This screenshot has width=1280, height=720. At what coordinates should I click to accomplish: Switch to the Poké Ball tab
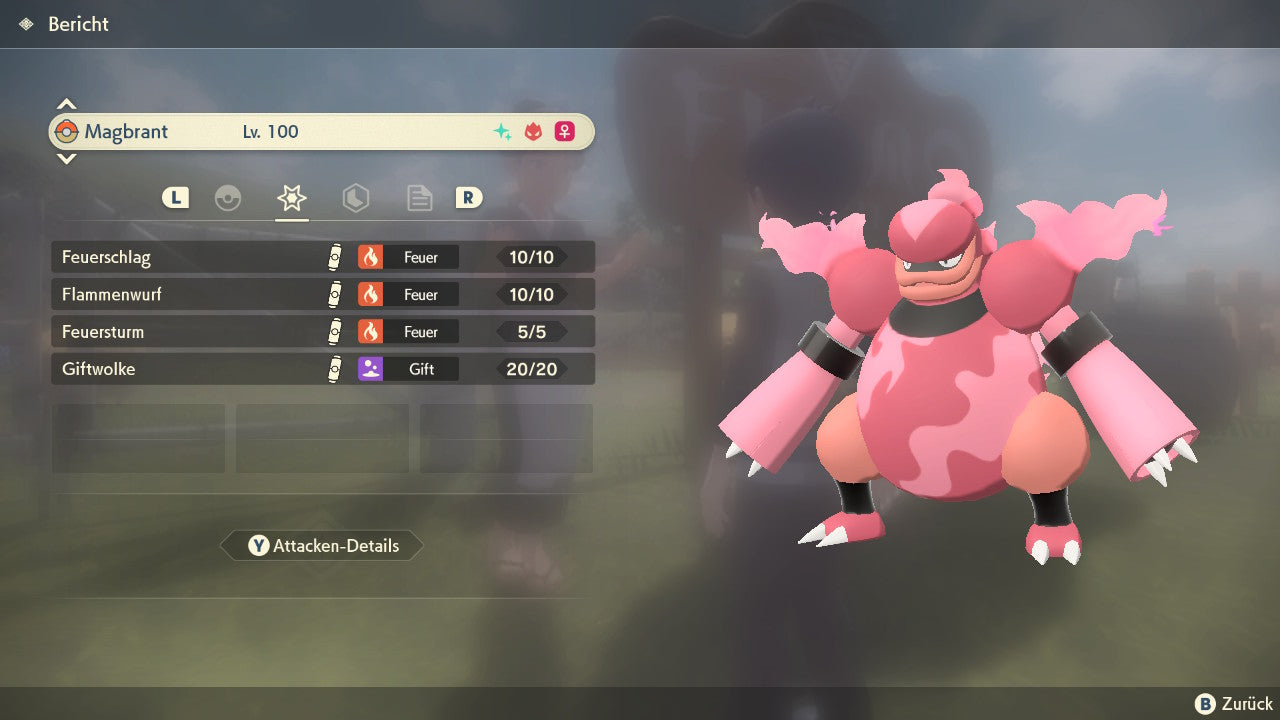(x=228, y=198)
